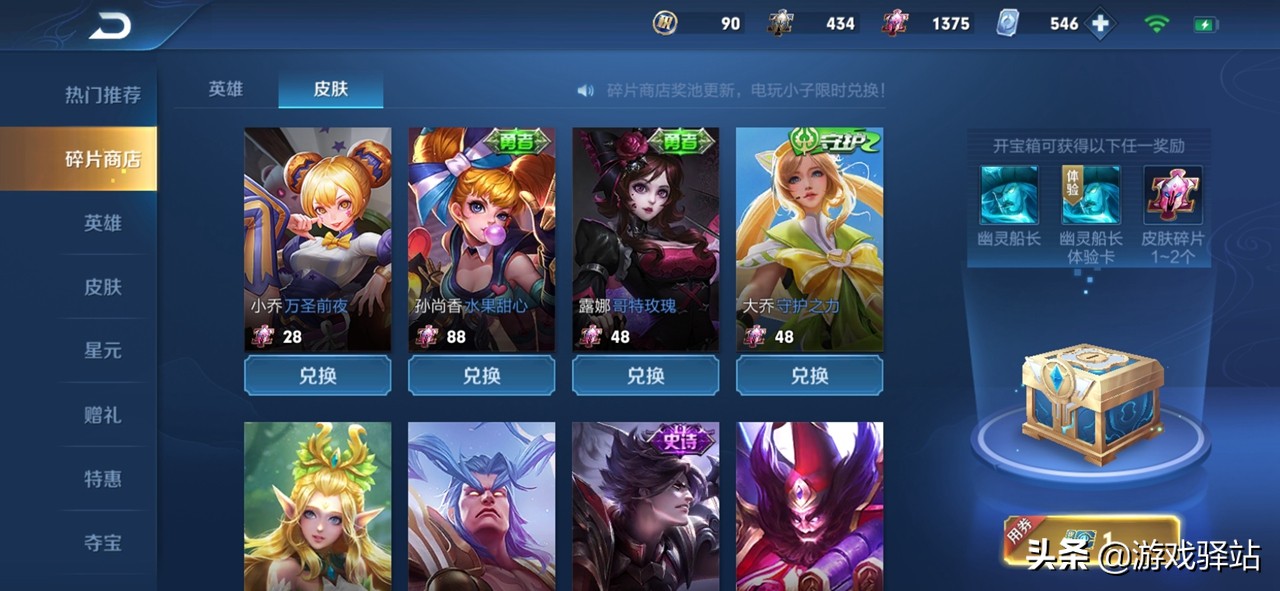Switch to the 皮肤 top tab
The image size is (1280, 591).
click(330, 89)
